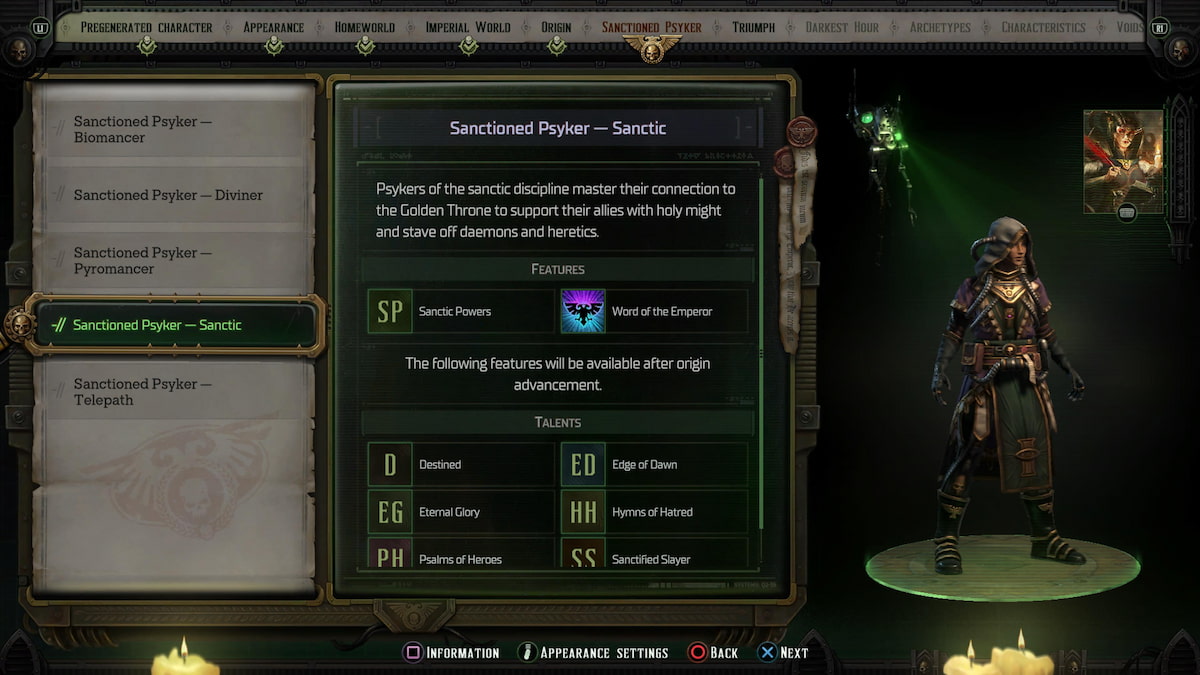The image size is (1200, 675).
Task: Open the Origin tab
Action: tap(556, 27)
